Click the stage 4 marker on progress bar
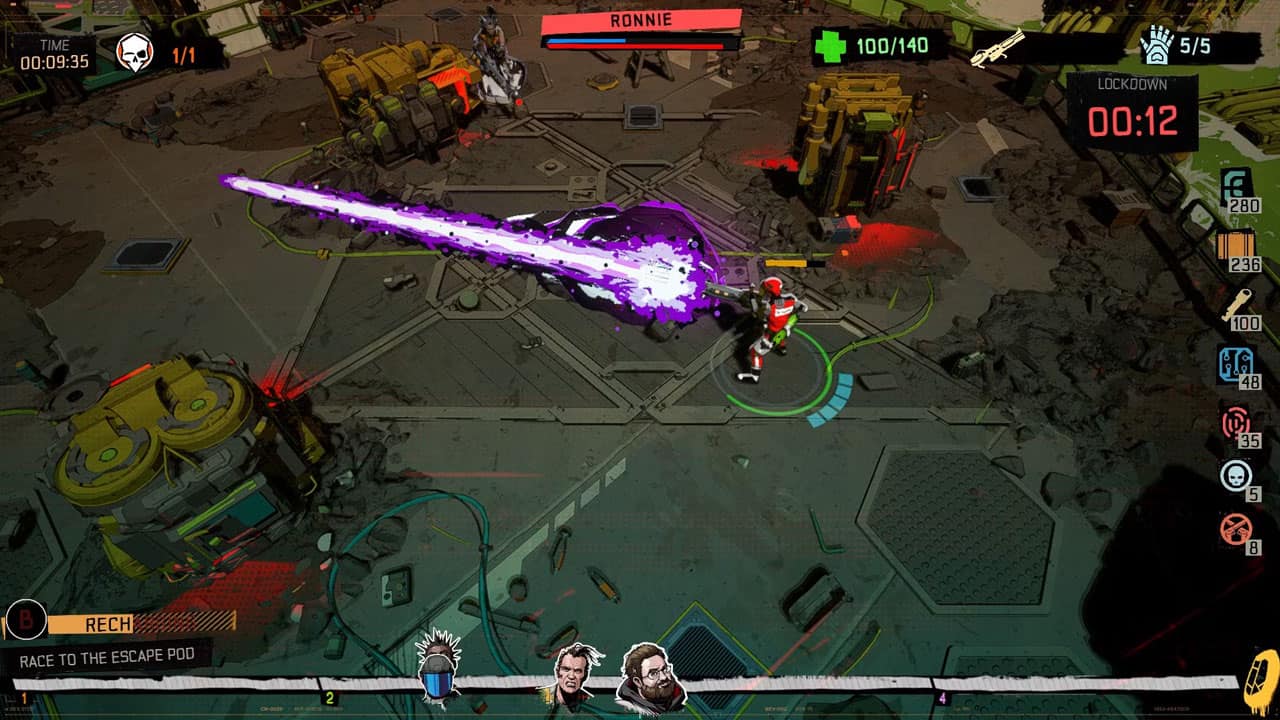The image size is (1280, 720). point(941,698)
